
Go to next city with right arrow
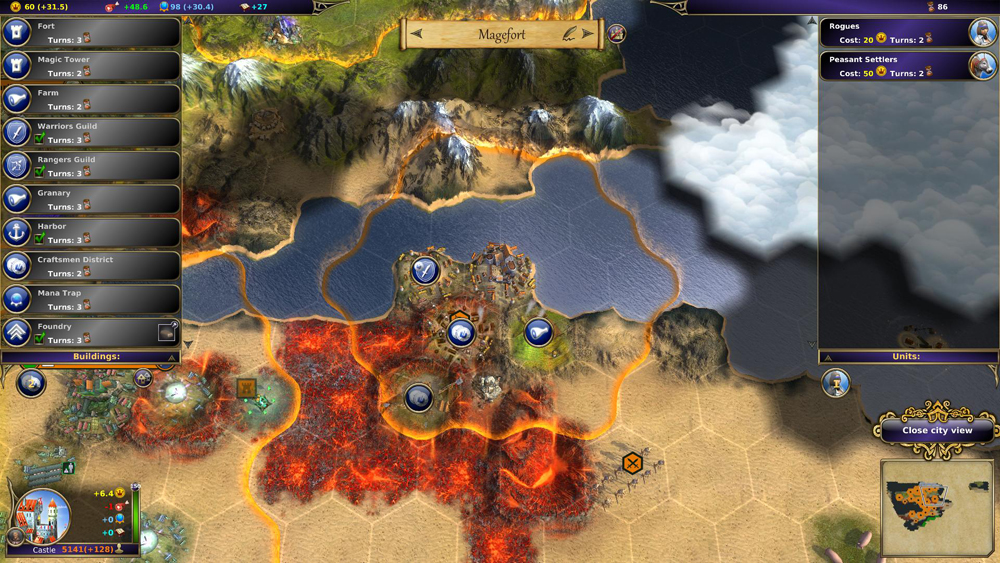pyautogui.click(x=588, y=35)
